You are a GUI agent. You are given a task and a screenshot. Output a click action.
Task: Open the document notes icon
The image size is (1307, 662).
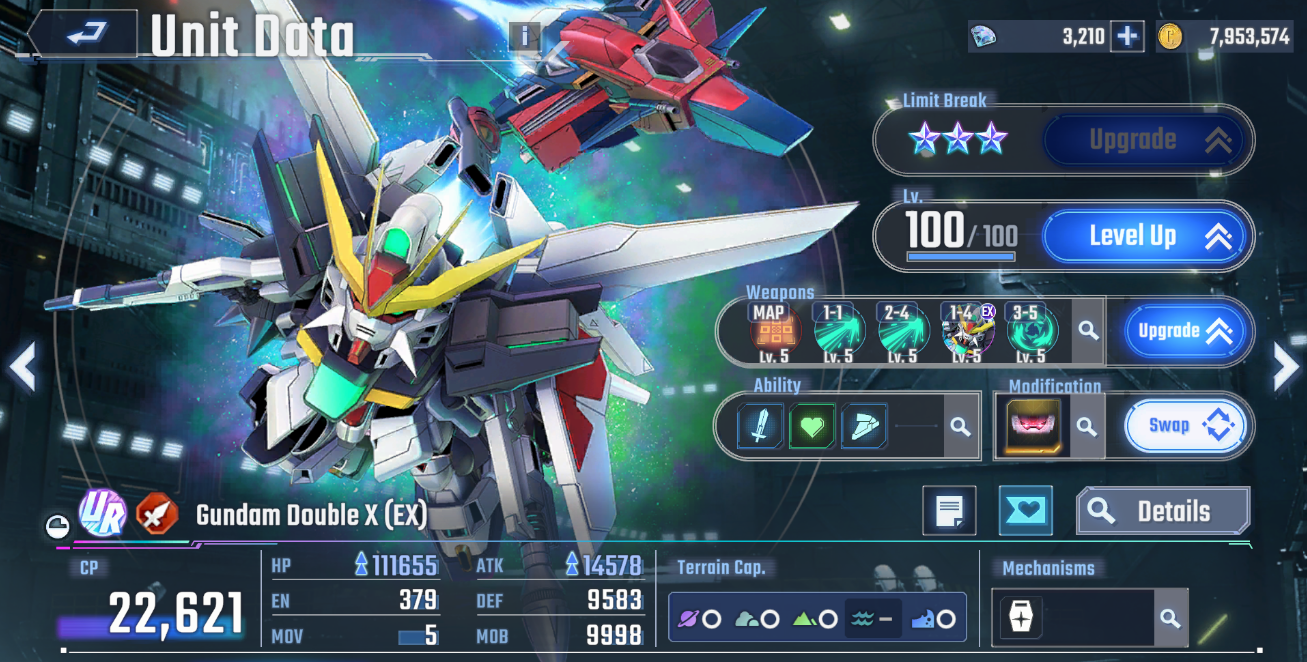[x=948, y=511]
